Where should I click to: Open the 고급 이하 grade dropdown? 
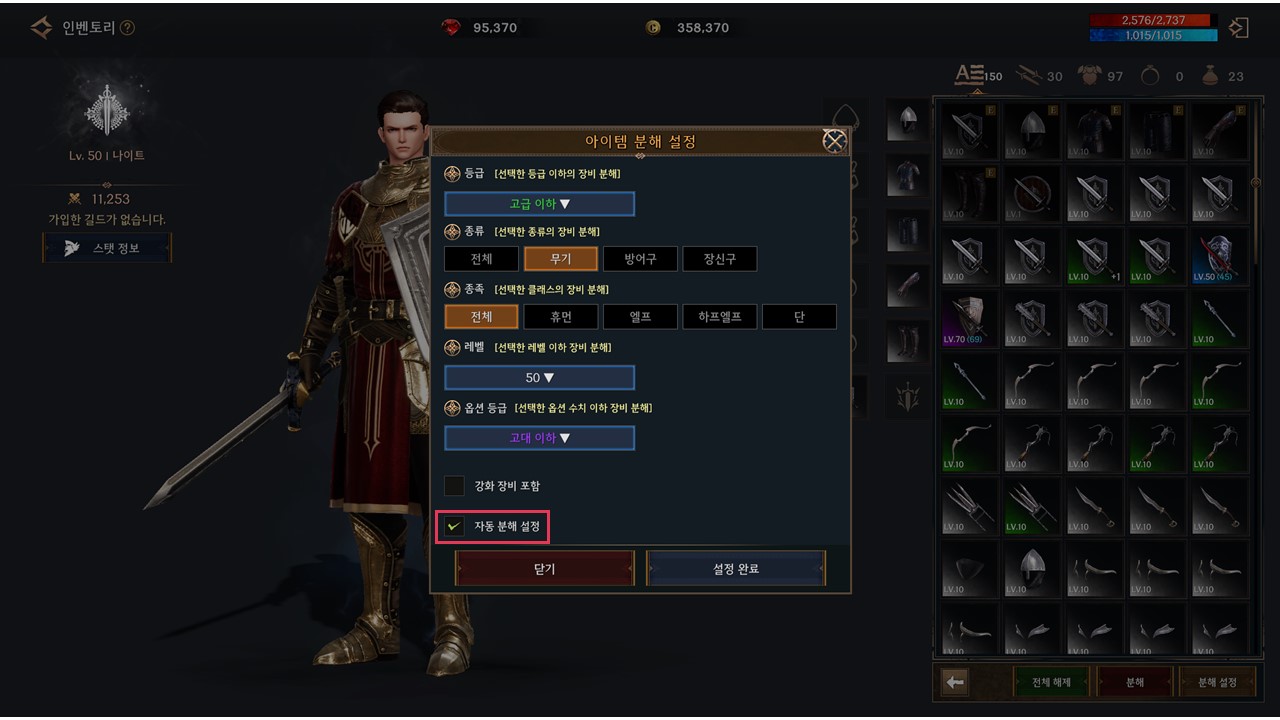tap(540, 204)
